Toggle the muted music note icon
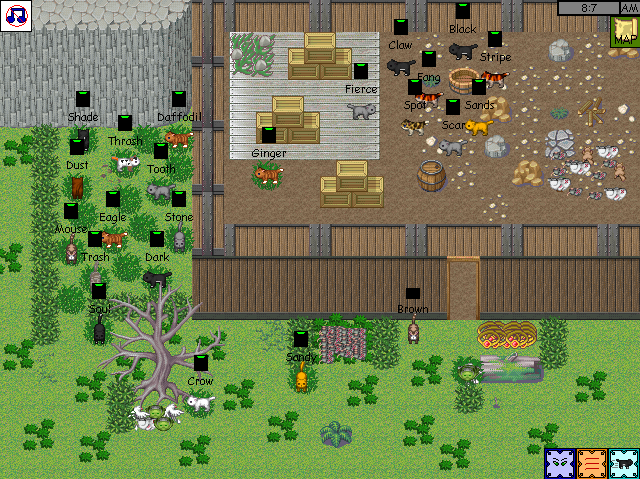This screenshot has width=640, height=479. 16,15
